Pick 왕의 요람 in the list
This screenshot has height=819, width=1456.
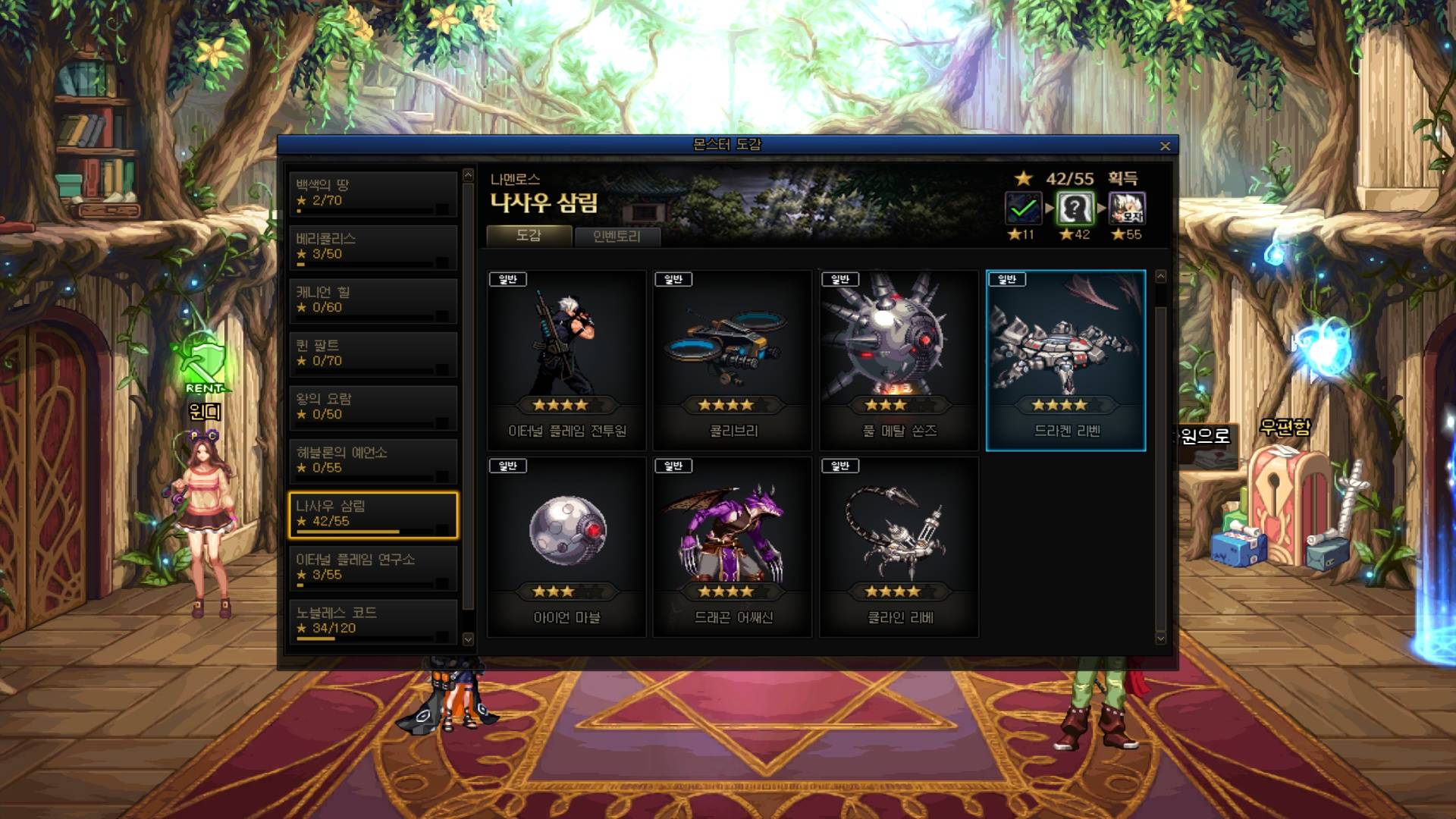pos(372,407)
